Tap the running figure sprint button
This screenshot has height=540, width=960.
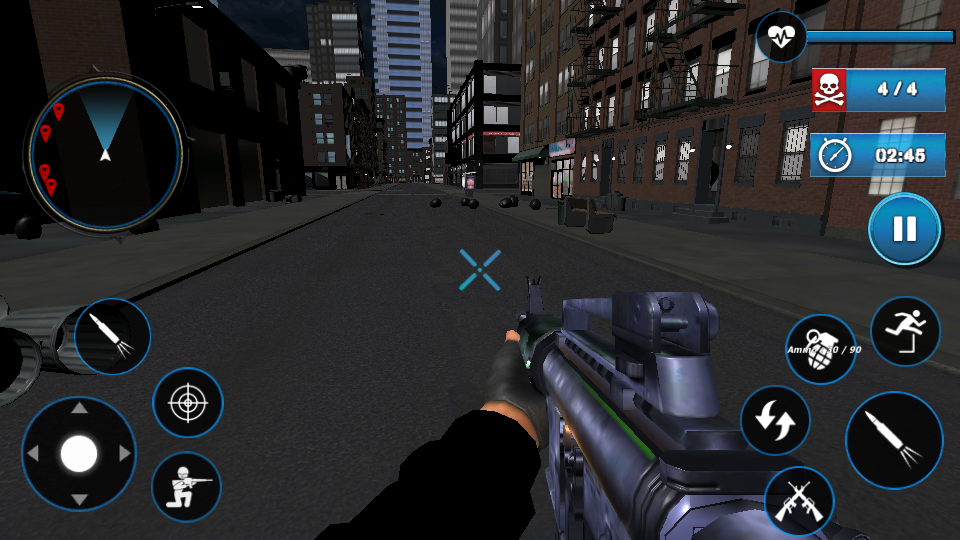(x=905, y=331)
